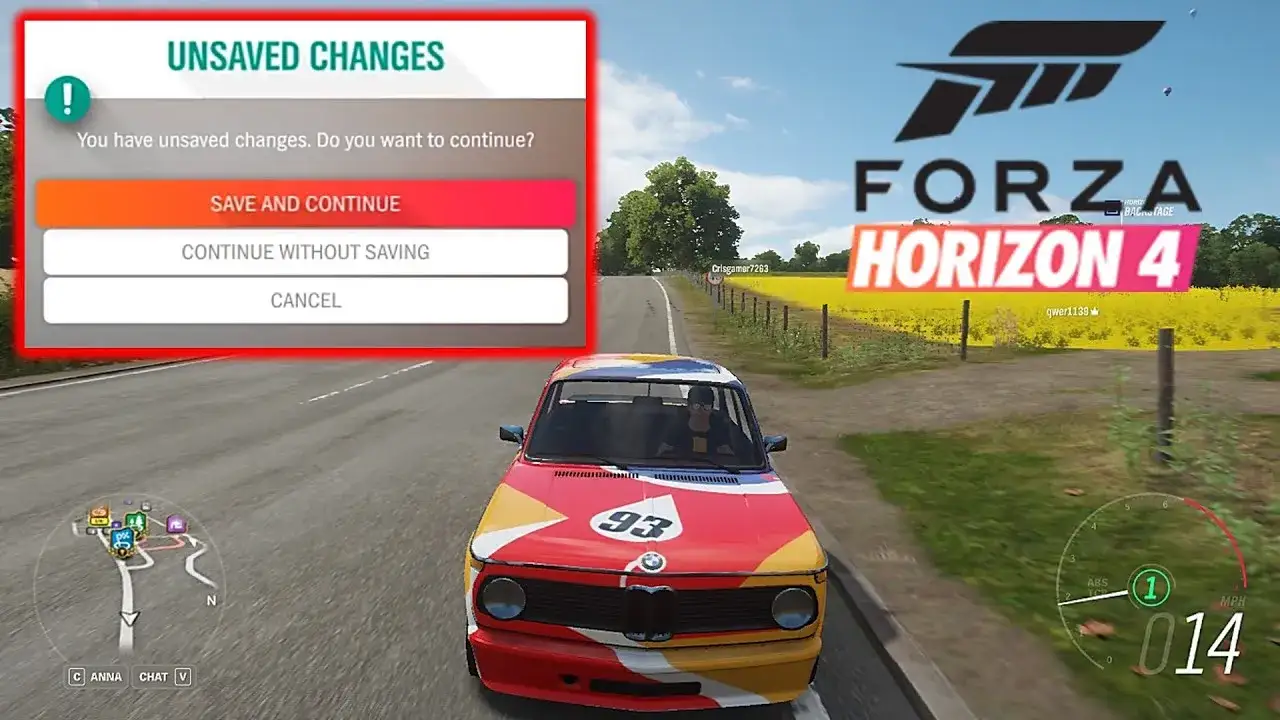
Task: Select CONTINUE WITHOUT SAVING
Action: [305, 252]
